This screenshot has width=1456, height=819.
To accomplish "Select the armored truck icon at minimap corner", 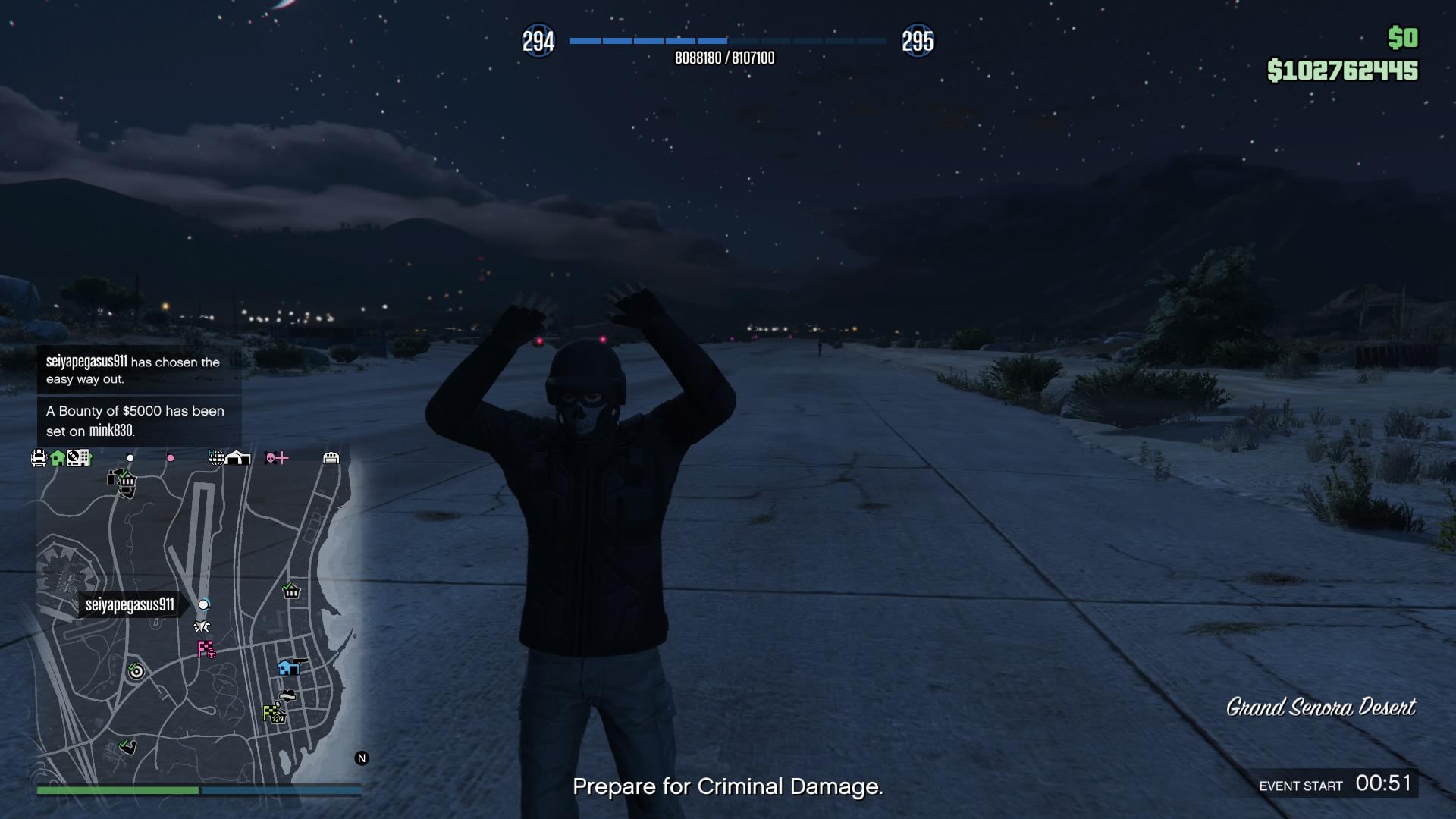I will pos(39,458).
